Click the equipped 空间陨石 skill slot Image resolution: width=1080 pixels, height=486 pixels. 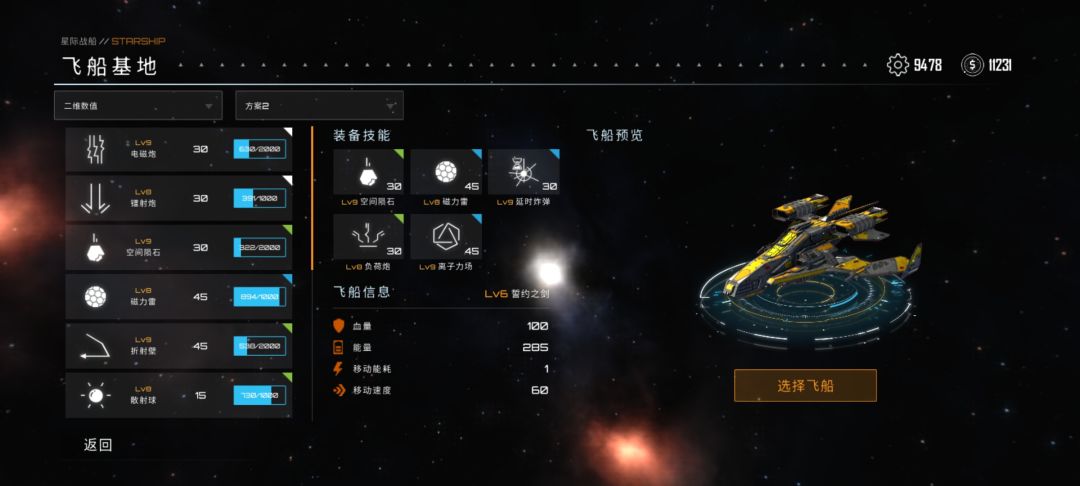click(x=368, y=173)
